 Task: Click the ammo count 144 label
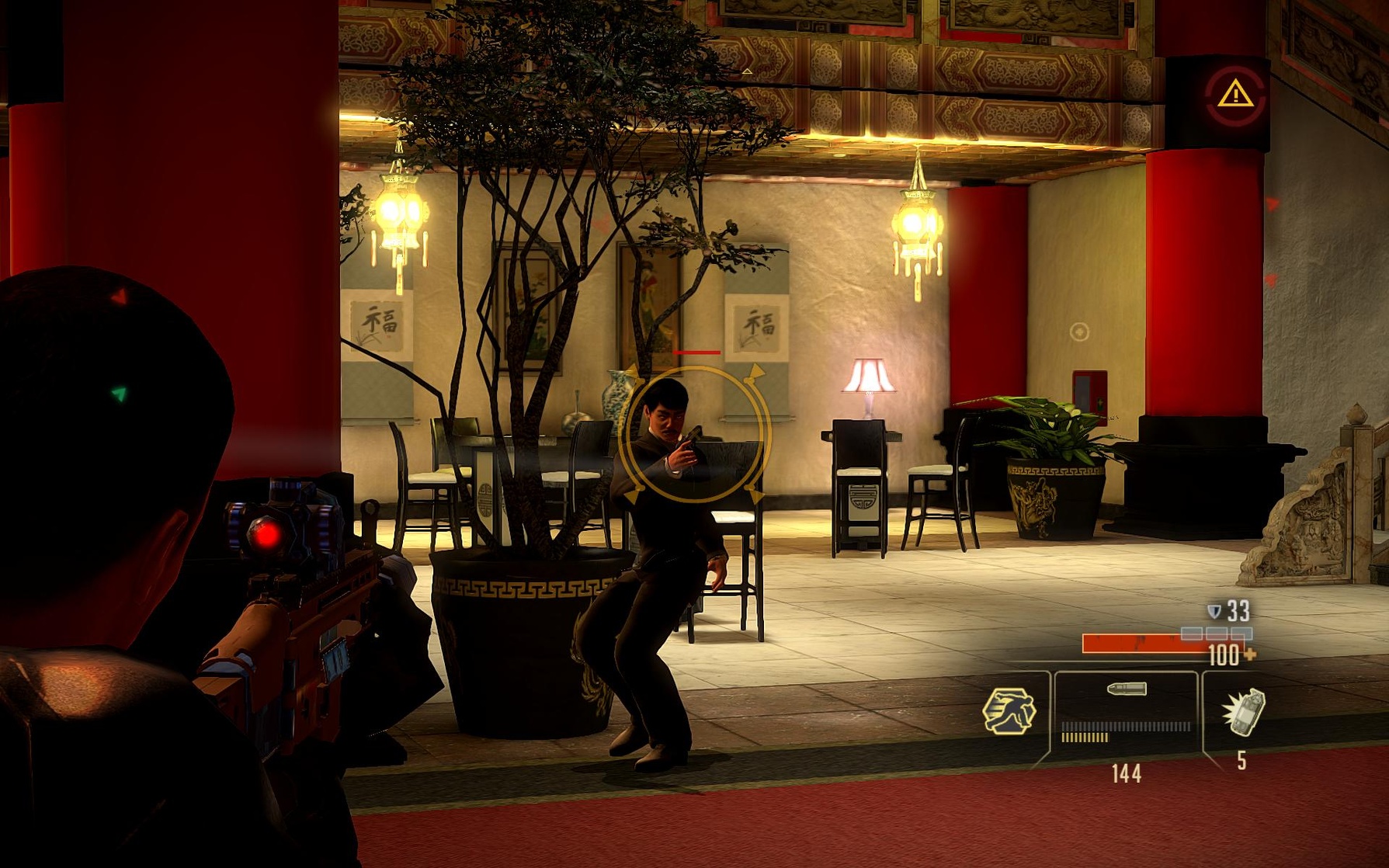tap(1126, 774)
